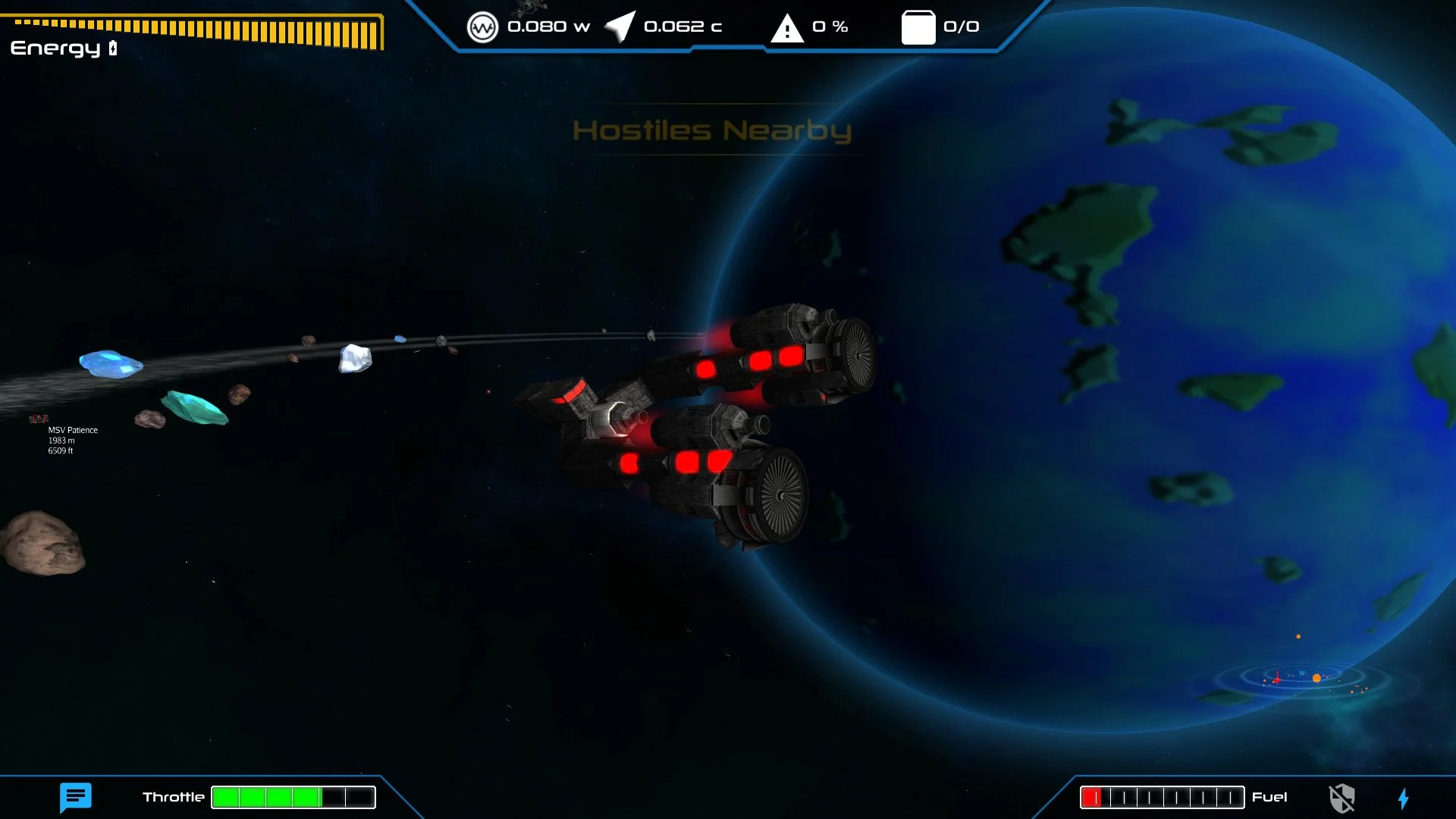The height and width of the screenshot is (819, 1456).
Task: Click the 0.062 c speed readout
Action: coord(681,26)
